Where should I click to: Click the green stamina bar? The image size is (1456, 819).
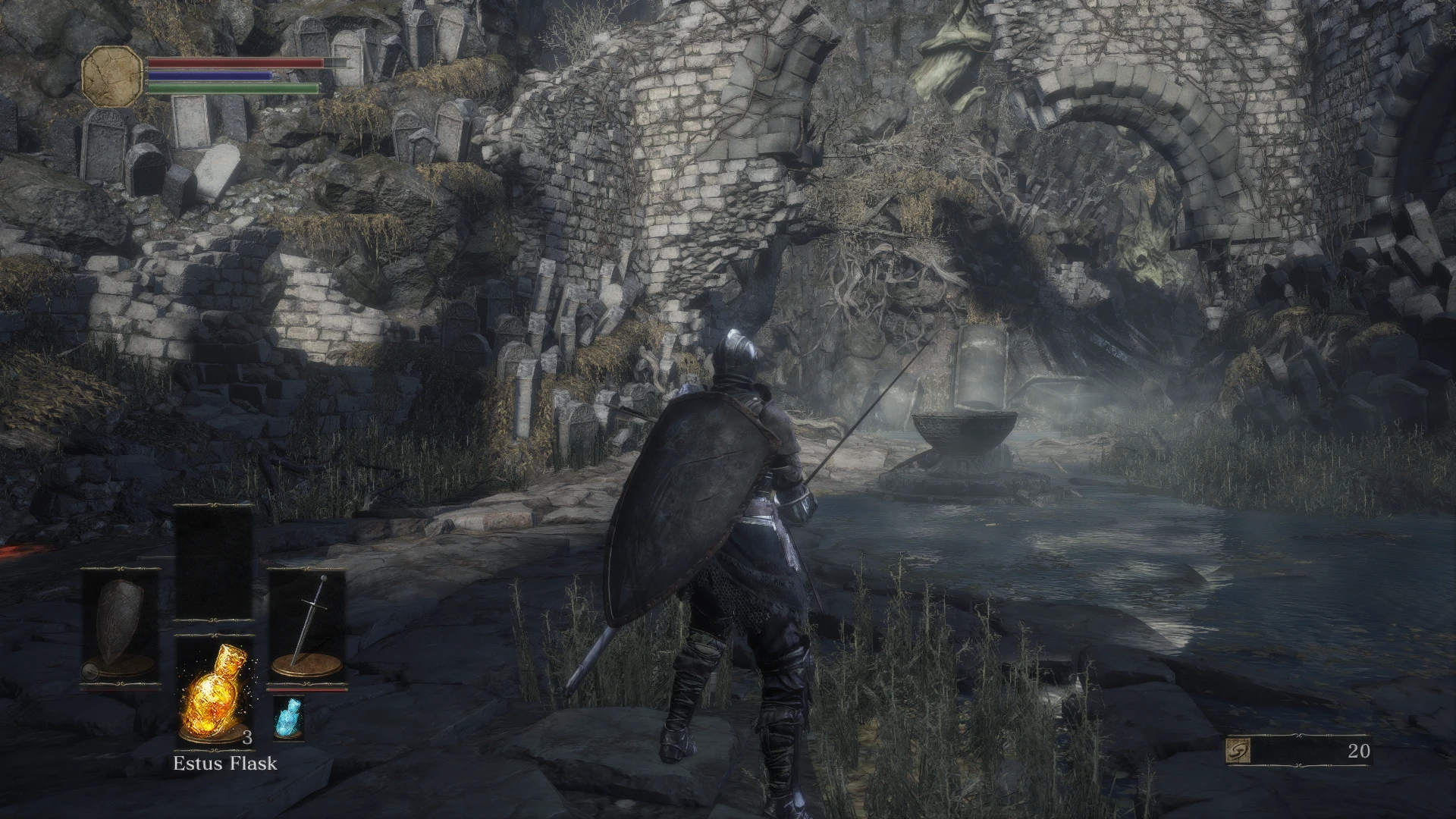pos(231,87)
